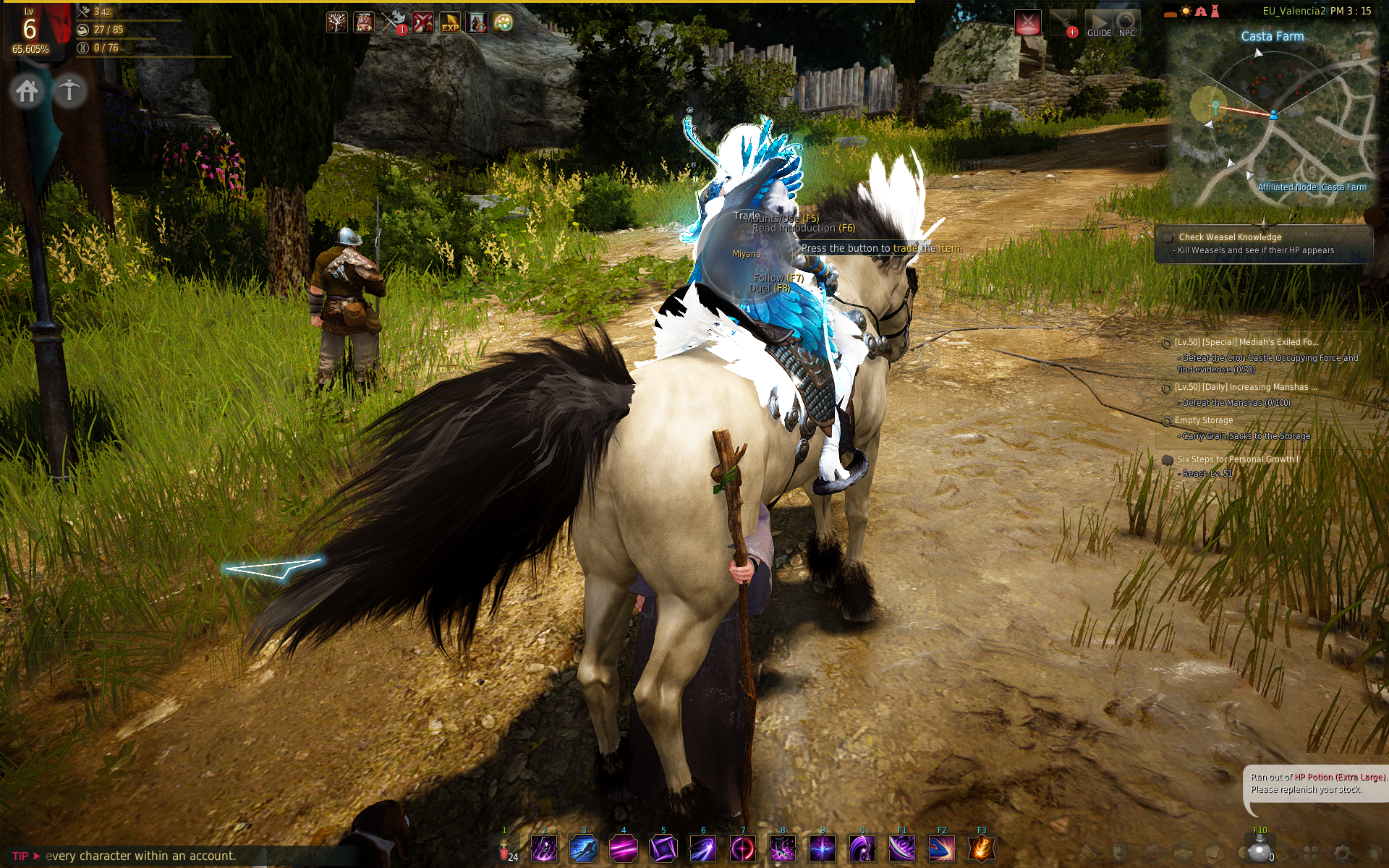Click the home icon button
The width and height of the screenshot is (1389, 868).
point(27,91)
